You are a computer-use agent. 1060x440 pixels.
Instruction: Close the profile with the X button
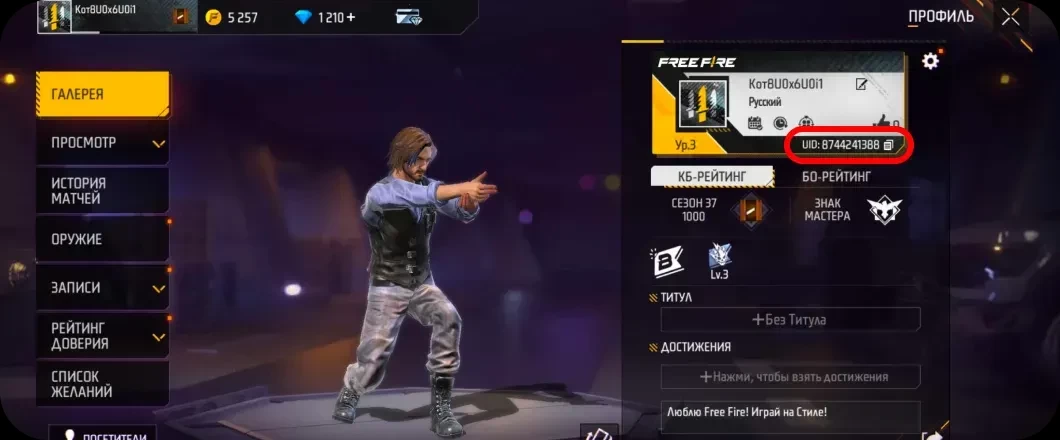pyautogui.click(x=1011, y=16)
